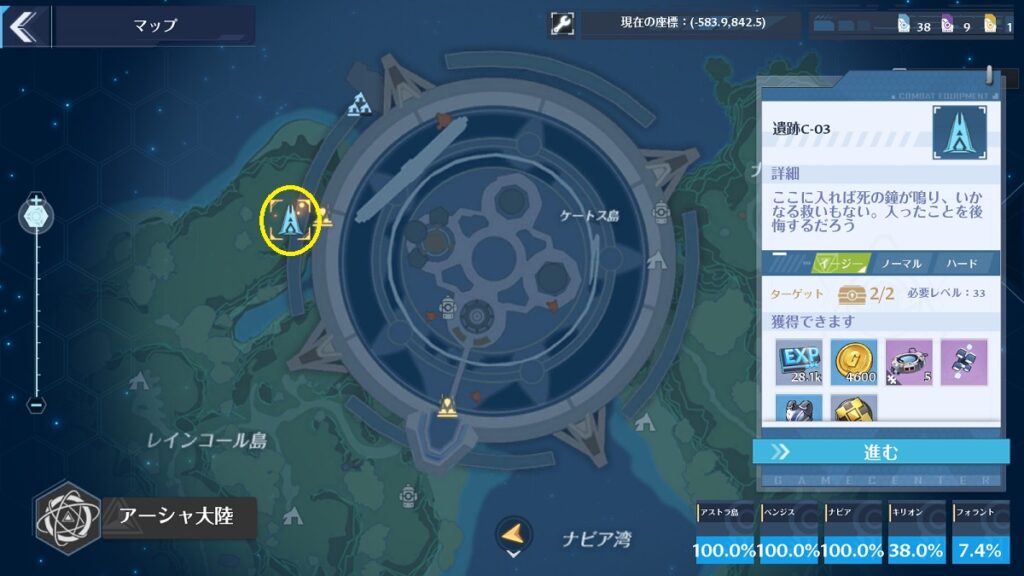Zoom out with the map minus button
1024x576 pixels.
(37, 405)
